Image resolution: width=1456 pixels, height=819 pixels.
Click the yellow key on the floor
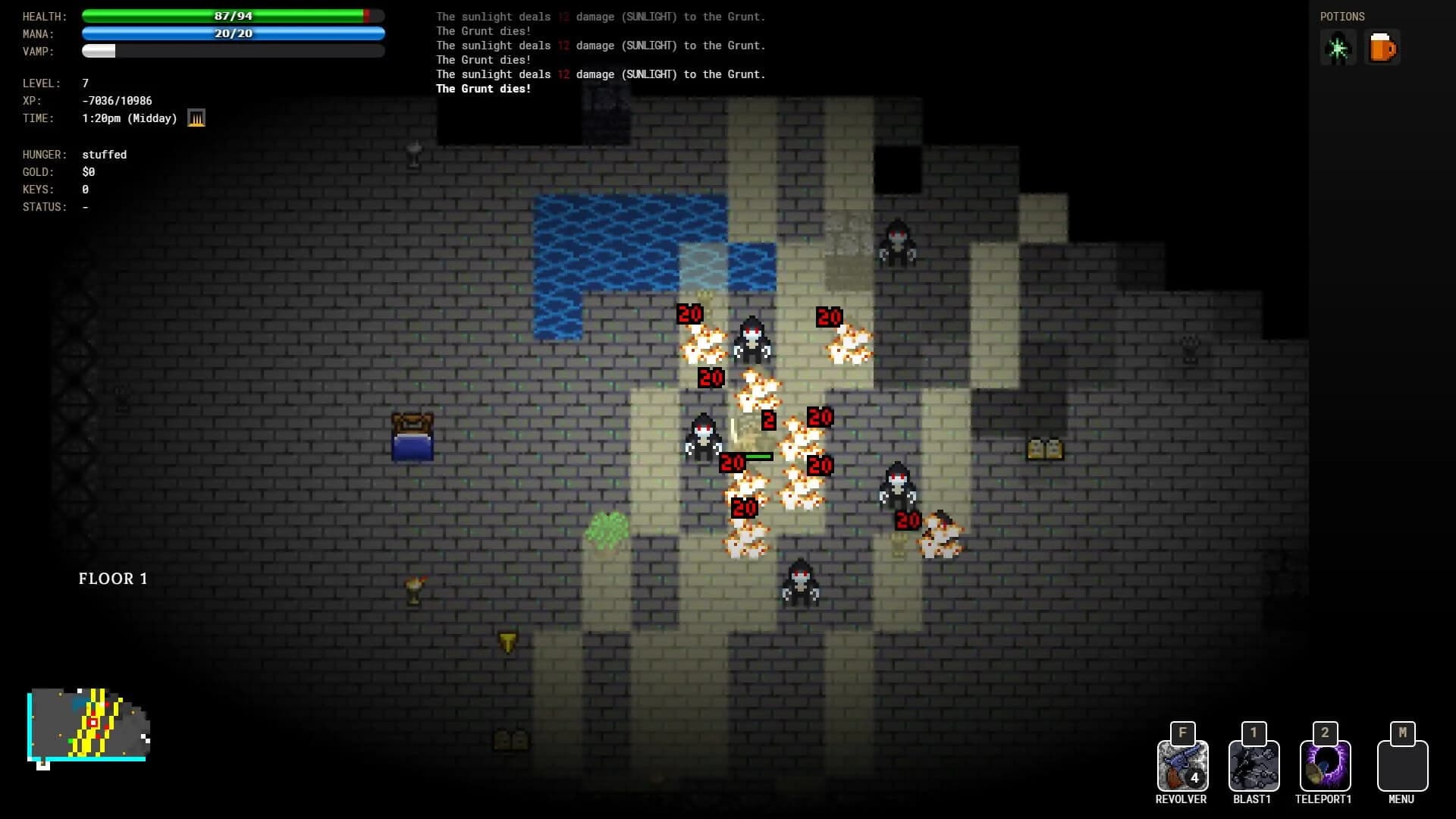pyautogui.click(x=506, y=641)
